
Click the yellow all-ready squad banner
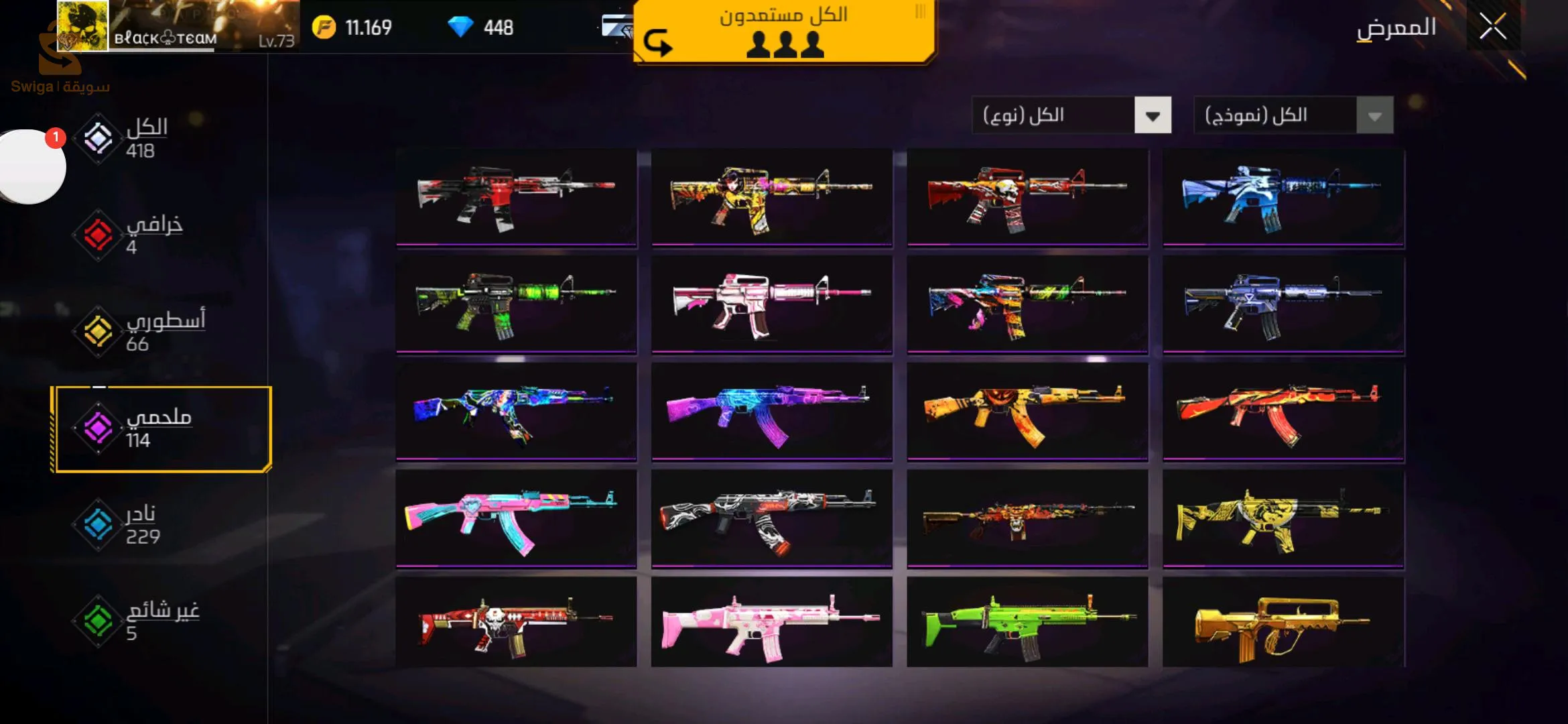pyautogui.click(x=784, y=31)
